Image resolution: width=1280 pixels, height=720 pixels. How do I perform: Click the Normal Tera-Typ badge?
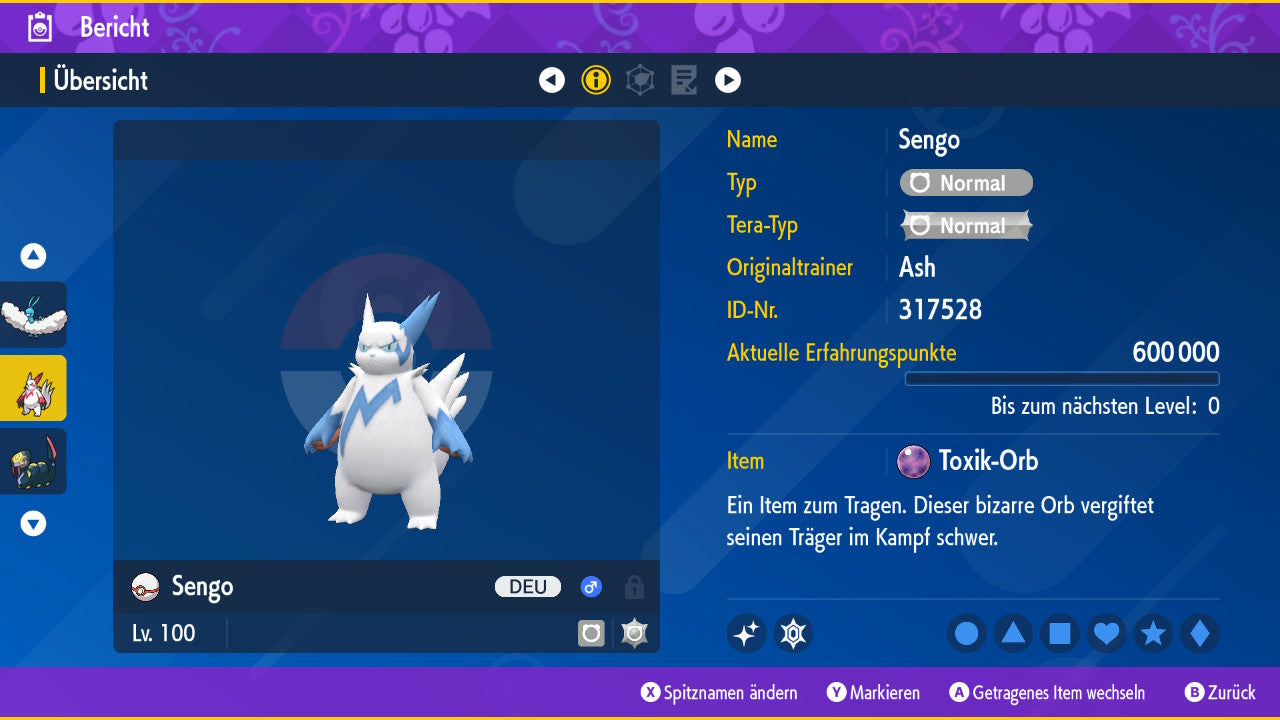pos(966,226)
